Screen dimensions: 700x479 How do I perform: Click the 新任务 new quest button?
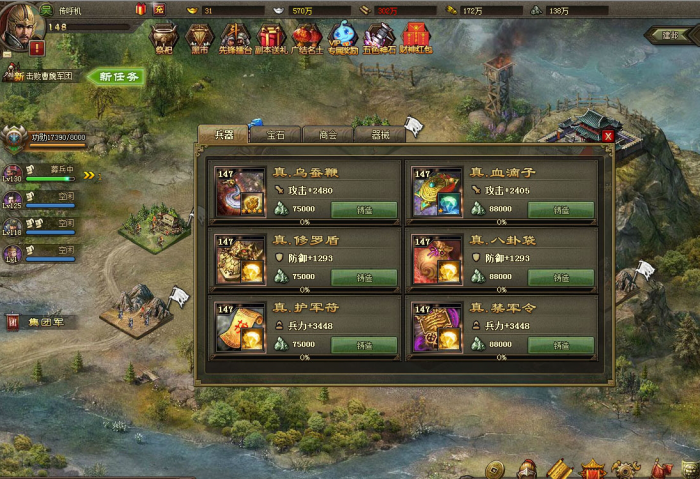[119, 77]
